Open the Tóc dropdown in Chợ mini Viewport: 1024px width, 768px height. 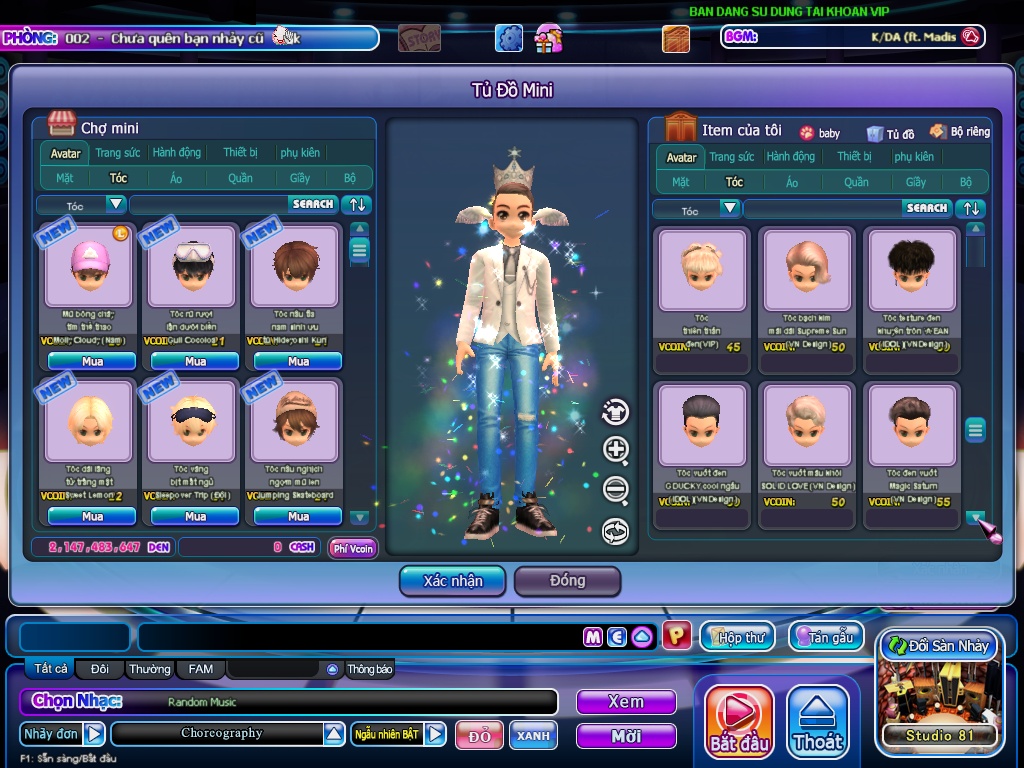116,204
